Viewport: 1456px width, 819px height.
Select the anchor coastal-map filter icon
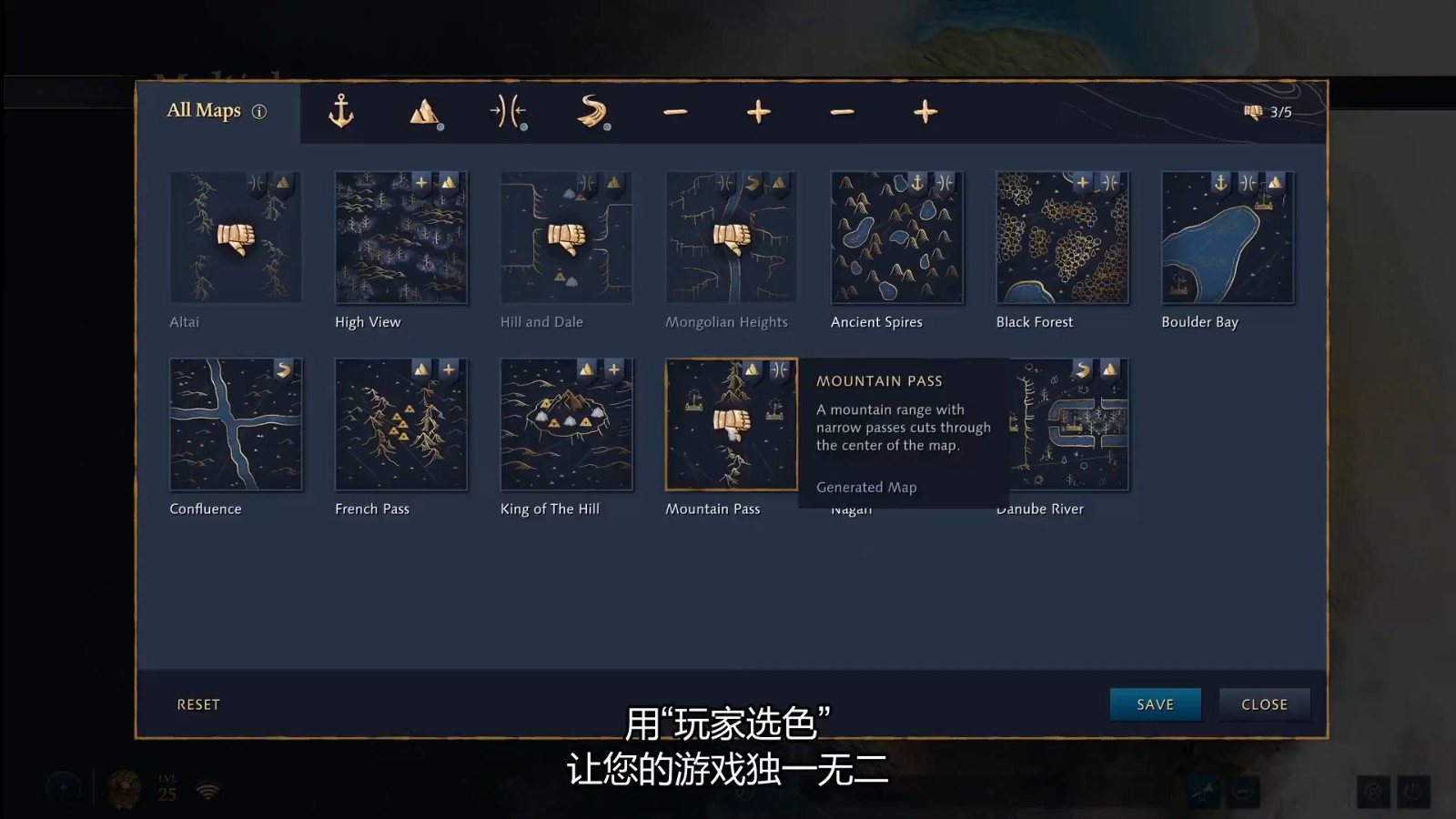340,111
